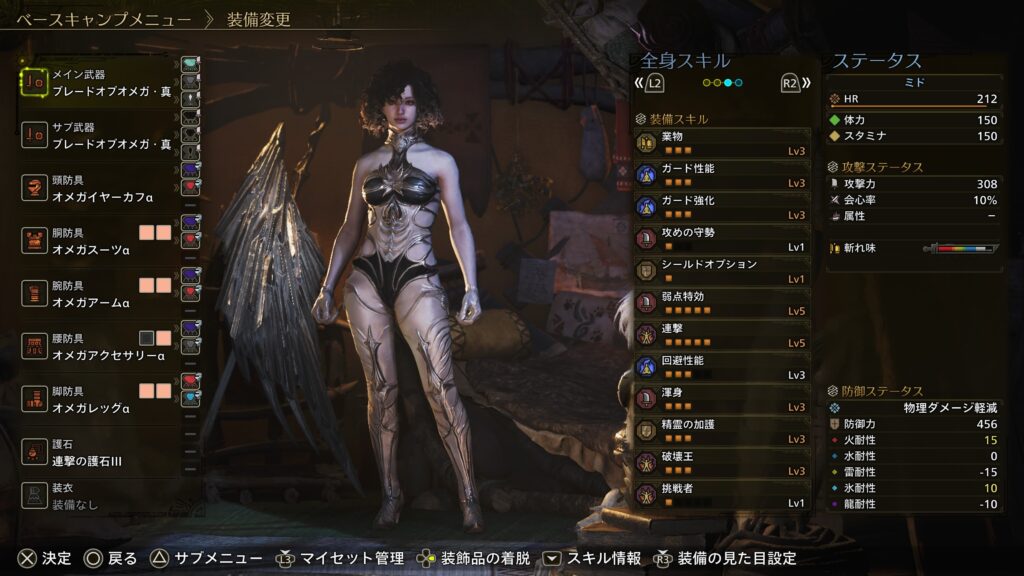Choose the オメガアクセサリーα waist armor slot
The image size is (1024, 576).
(x=100, y=347)
